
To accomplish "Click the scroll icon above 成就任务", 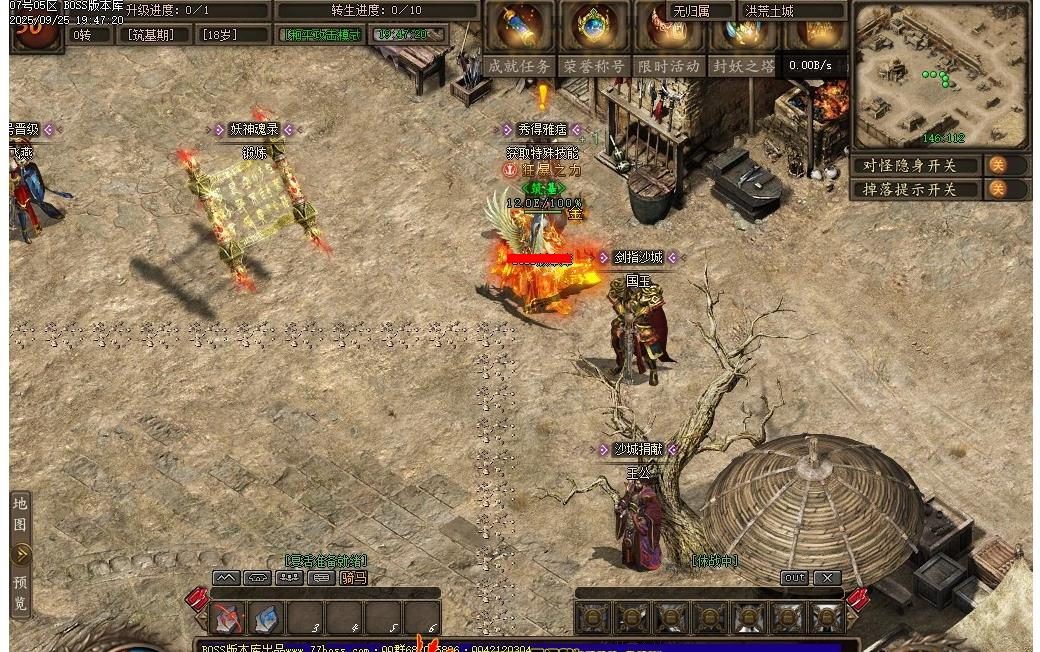I will pyautogui.click(x=520, y=25).
